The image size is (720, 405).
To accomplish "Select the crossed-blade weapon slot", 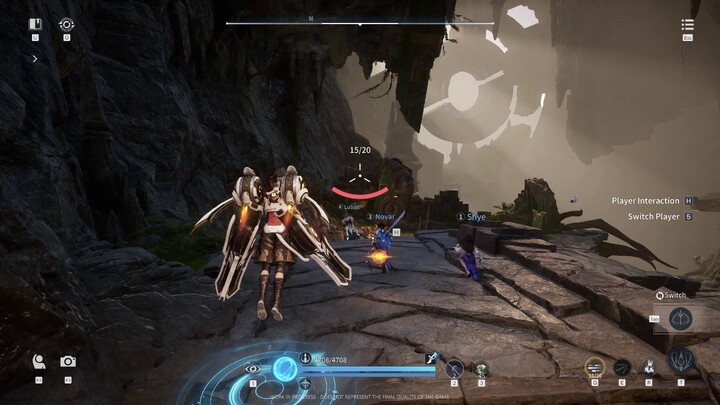I will pyautogui.click(x=454, y=368).
